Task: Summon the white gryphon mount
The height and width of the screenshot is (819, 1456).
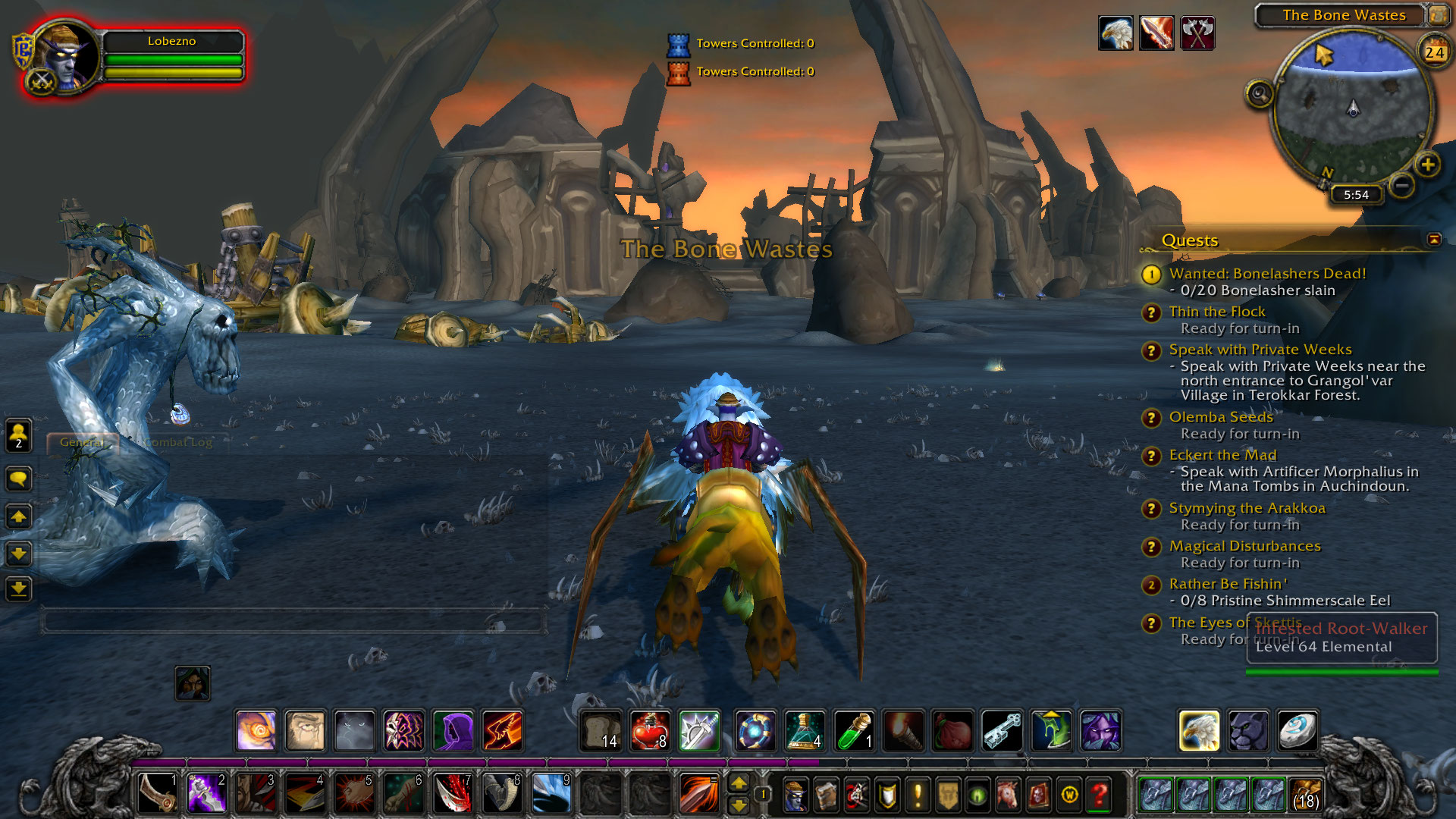Action: tap(1199, 731)
